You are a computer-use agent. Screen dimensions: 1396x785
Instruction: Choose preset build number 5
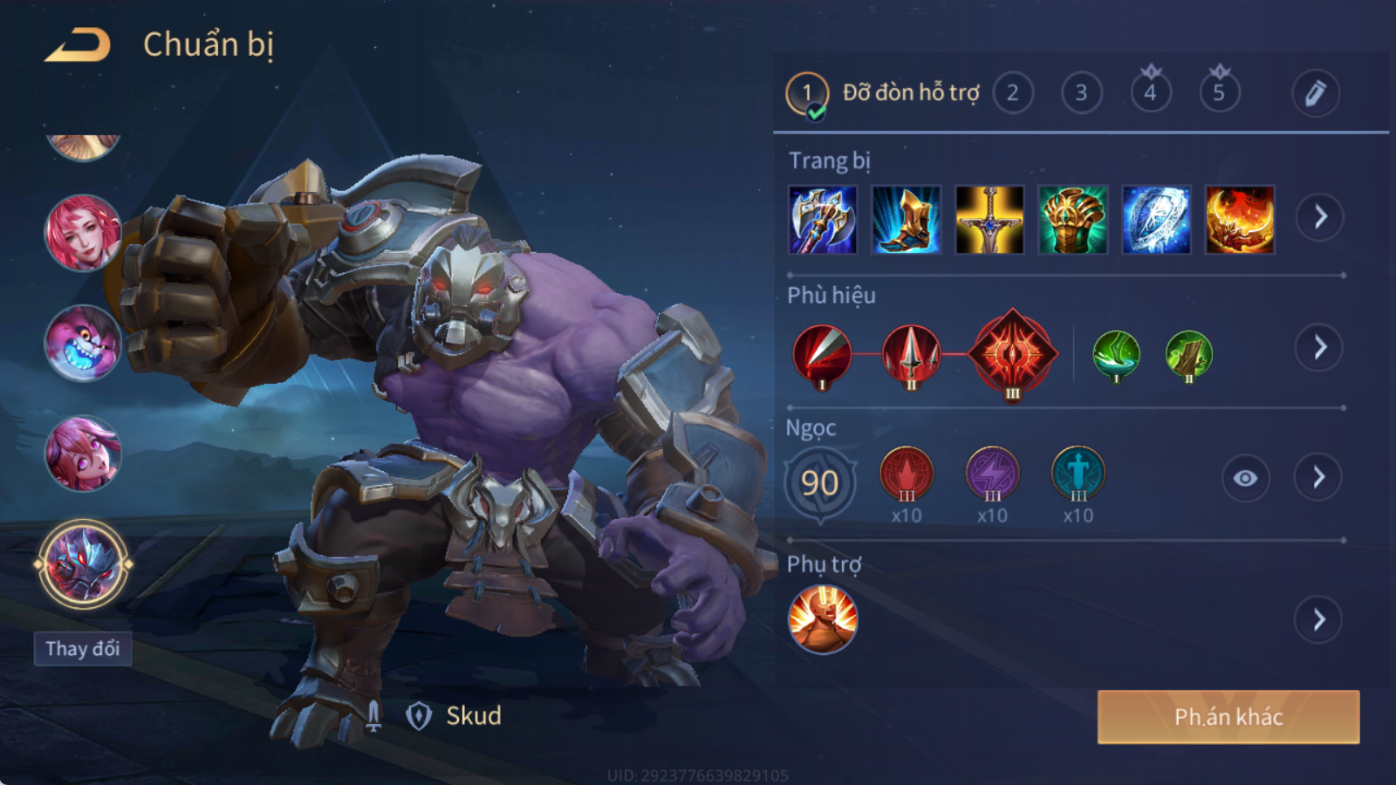point(1219,93)
